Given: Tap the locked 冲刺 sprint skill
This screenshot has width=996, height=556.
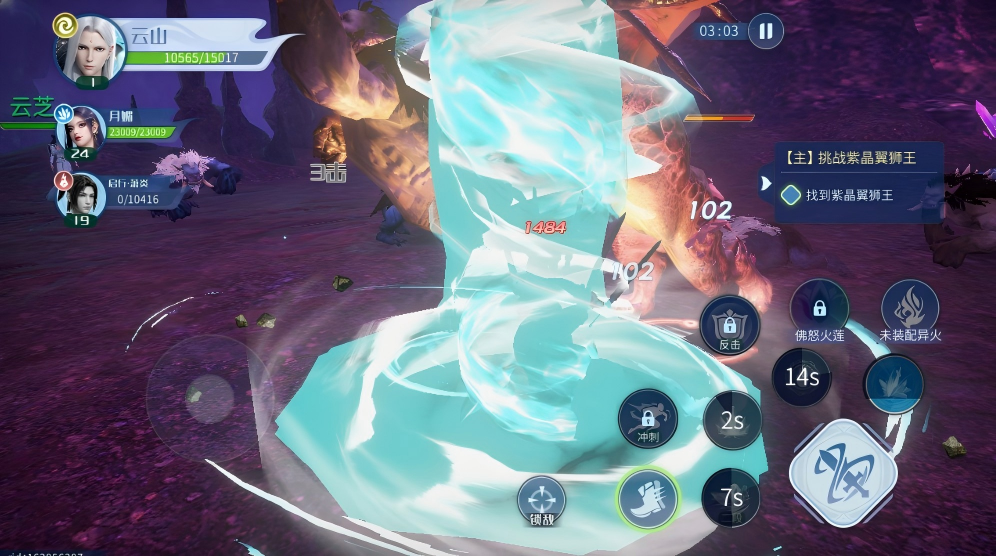Looking at the screenshot, I should coord(647,418).
